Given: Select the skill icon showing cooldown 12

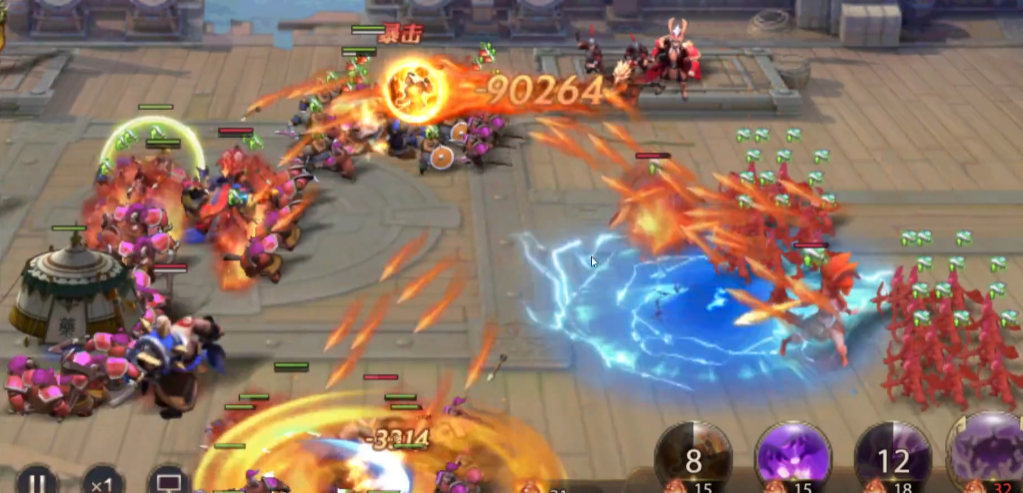Looking at the screenshot, I should [893, 456].
